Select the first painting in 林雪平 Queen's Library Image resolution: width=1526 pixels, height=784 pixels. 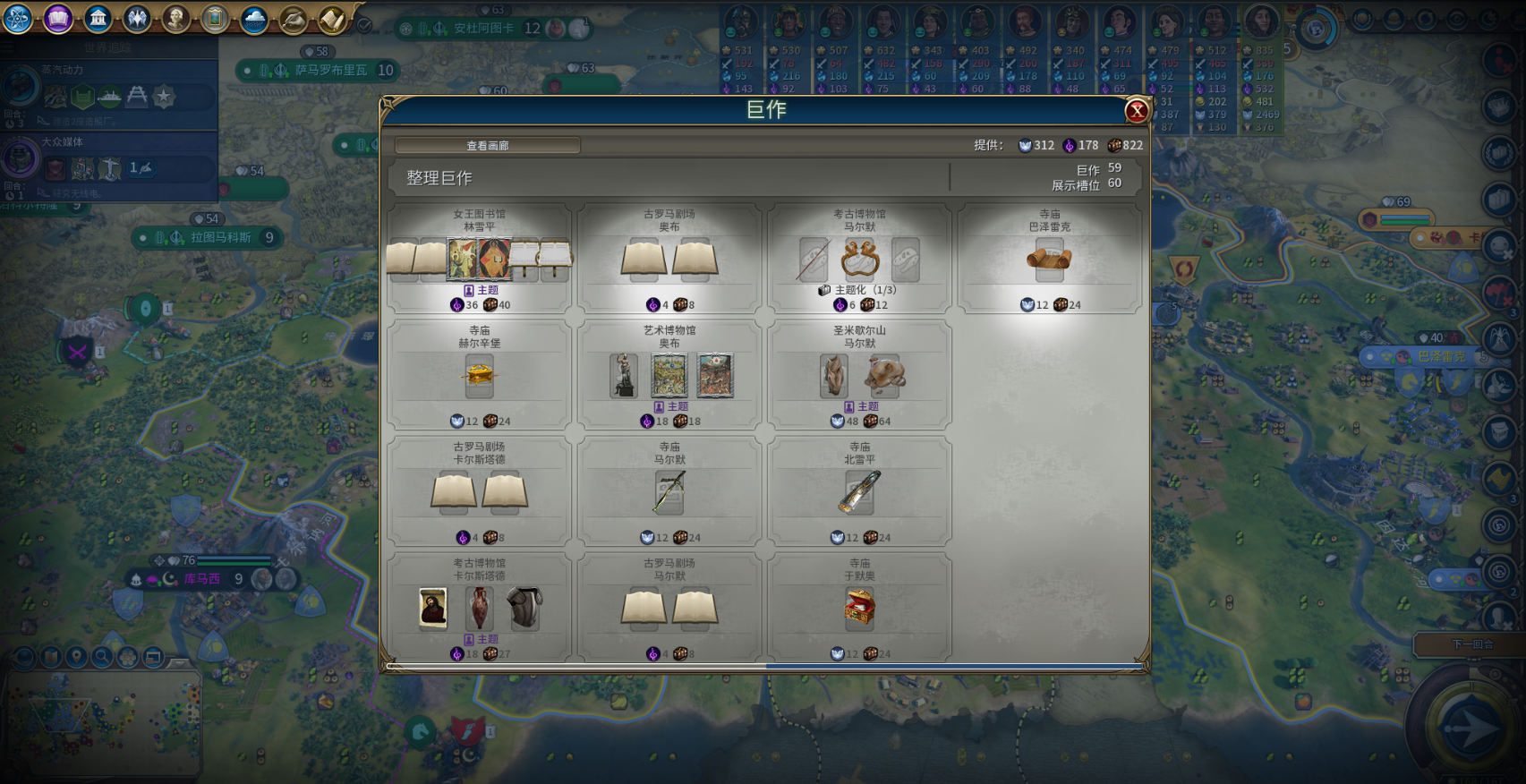pyautogui.click(x=463, y=260)
